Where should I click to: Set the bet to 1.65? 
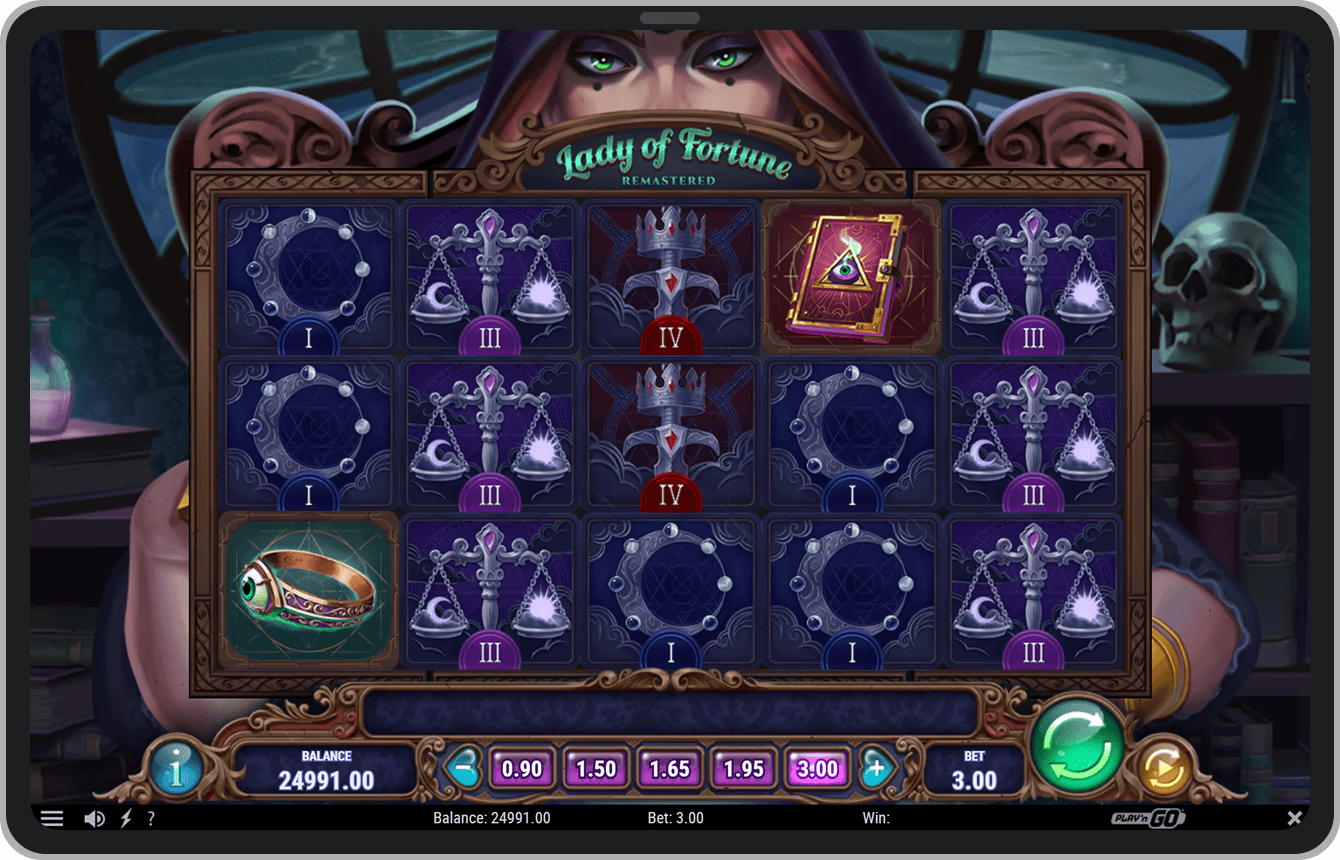coord(670,769)
